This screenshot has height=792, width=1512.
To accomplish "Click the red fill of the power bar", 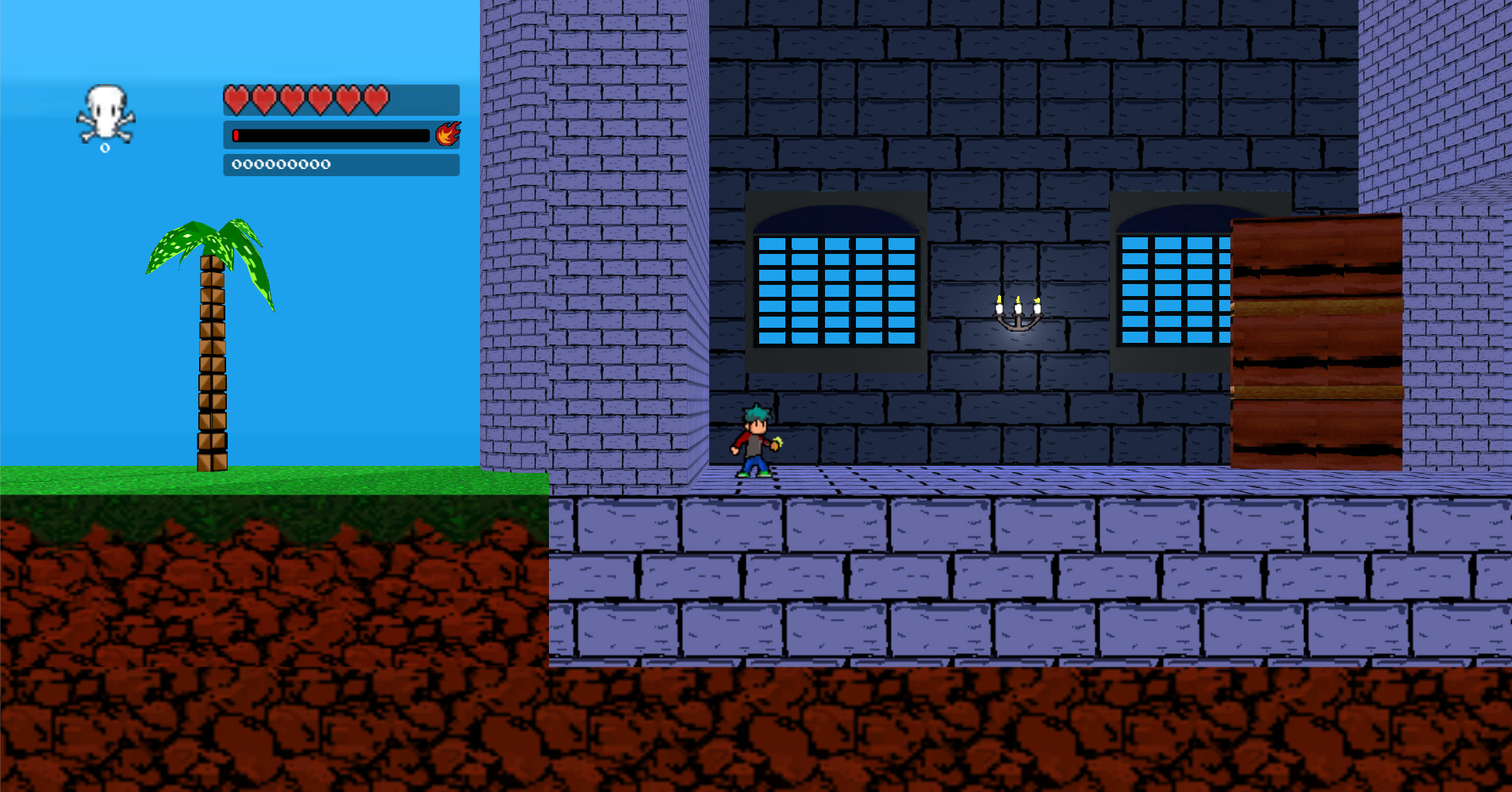I will [x=238, y=135].
